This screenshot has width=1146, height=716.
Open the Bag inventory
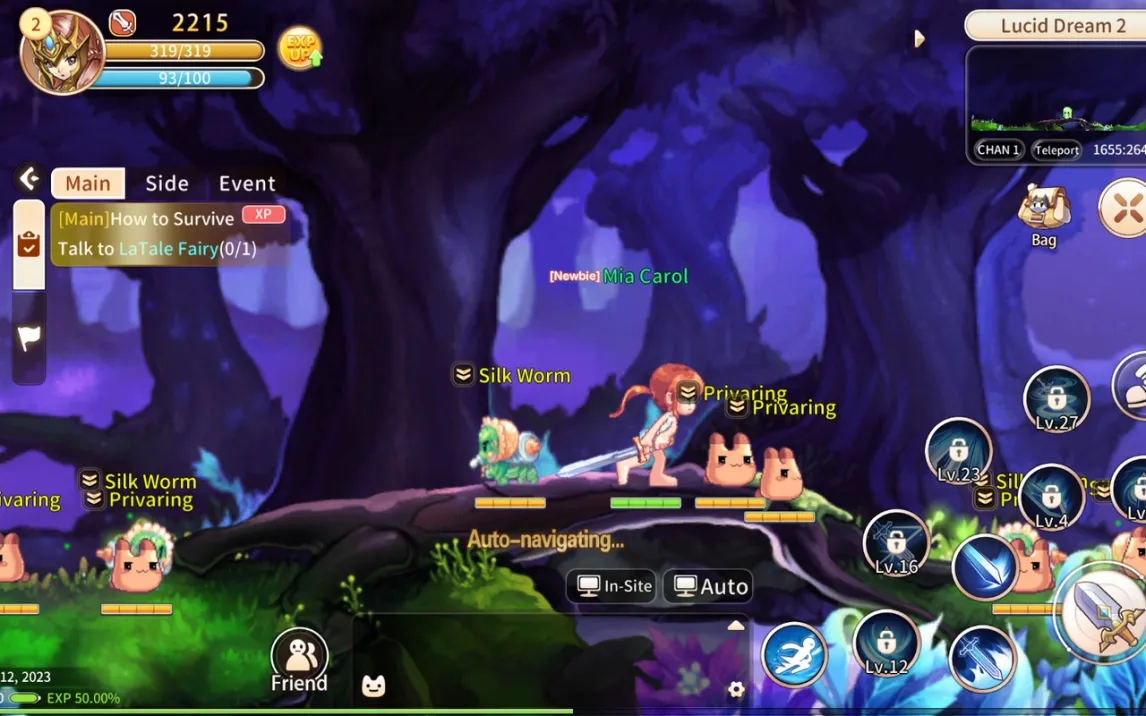[1043, 214]
